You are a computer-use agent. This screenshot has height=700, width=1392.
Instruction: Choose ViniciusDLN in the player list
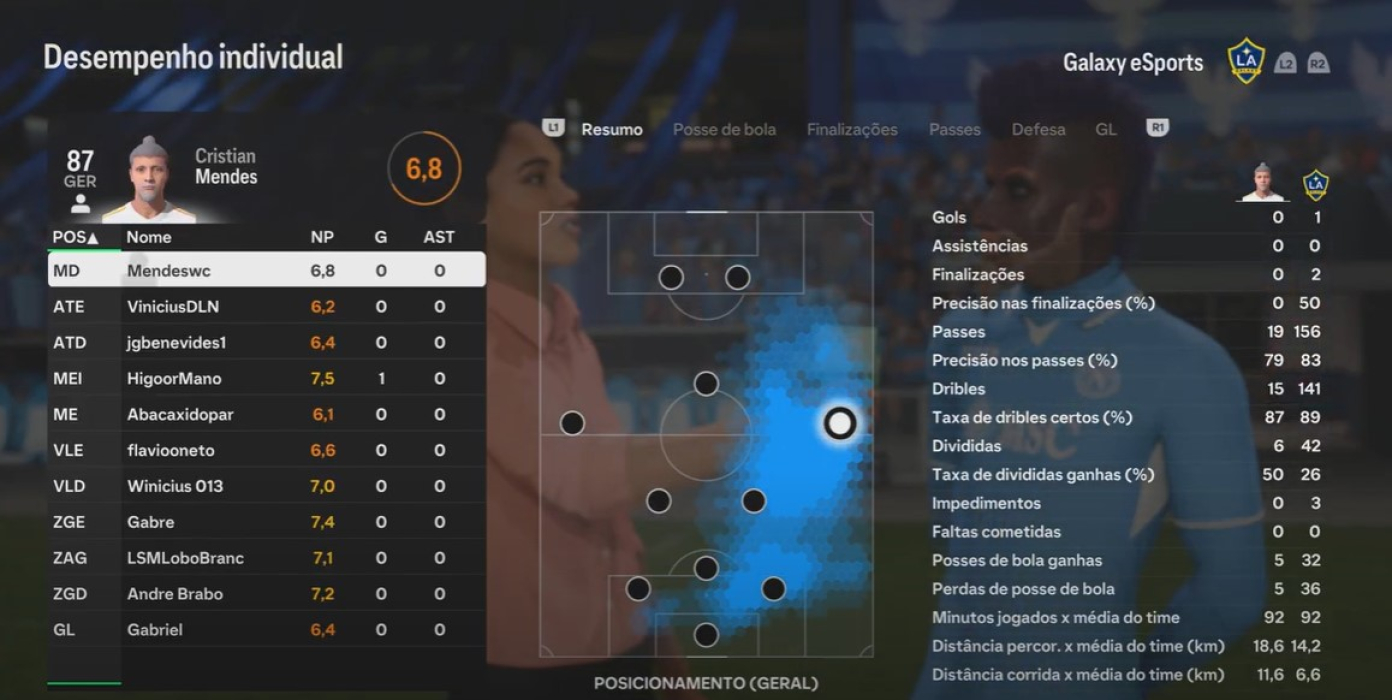[x=266, y=306]
